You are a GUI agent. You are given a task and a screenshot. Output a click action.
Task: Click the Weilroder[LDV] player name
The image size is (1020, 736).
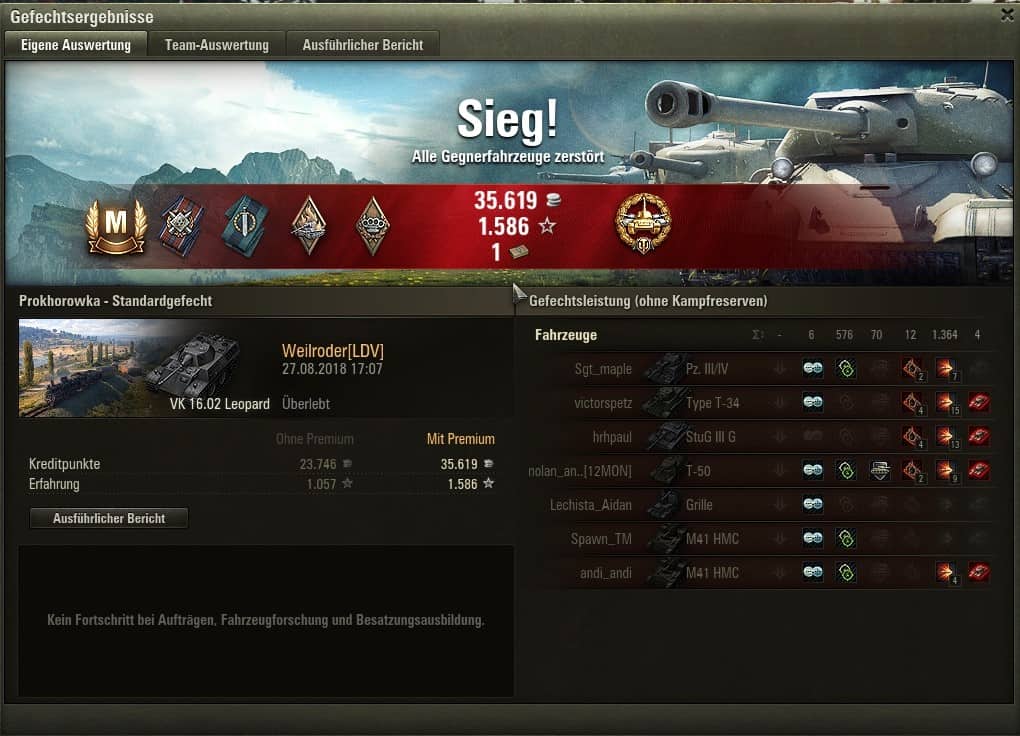(333, 351)
